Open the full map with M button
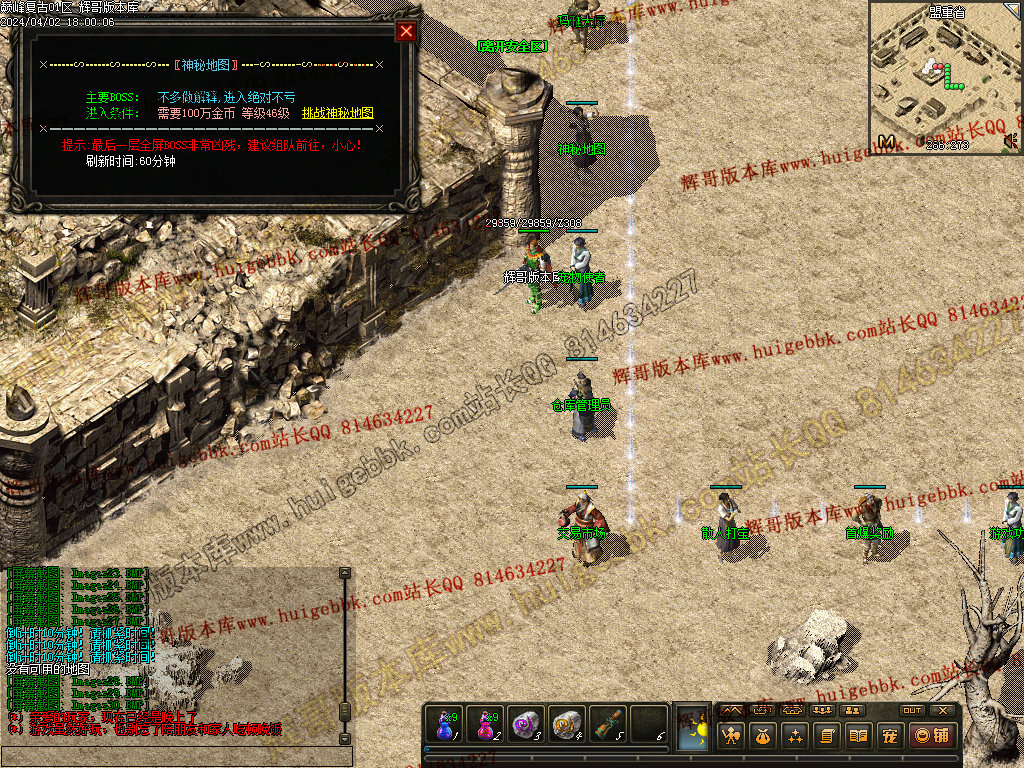 [886, 142]
